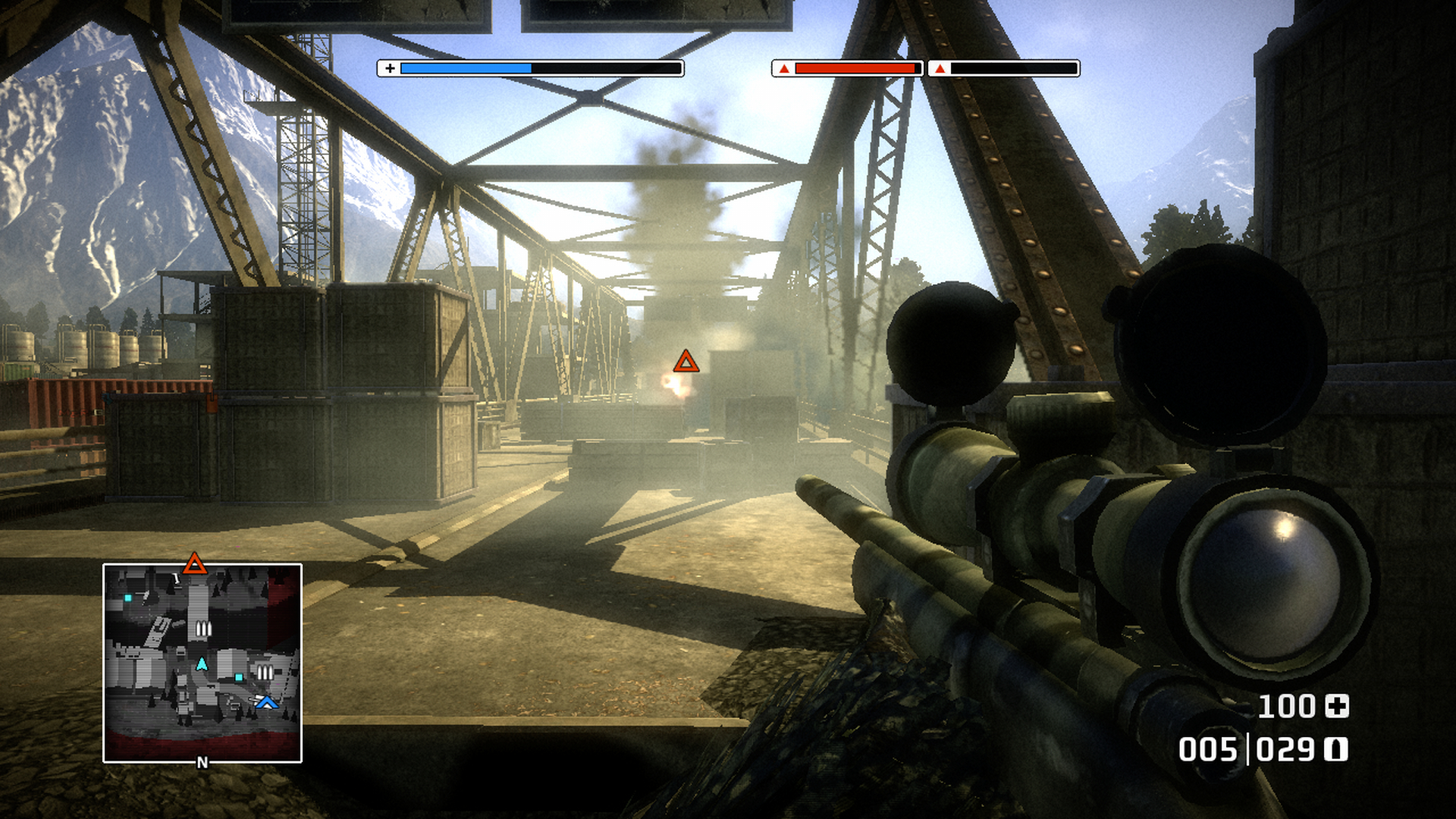
Task: Select the red objective triangle atop the minimap
Action: (195, 563)
